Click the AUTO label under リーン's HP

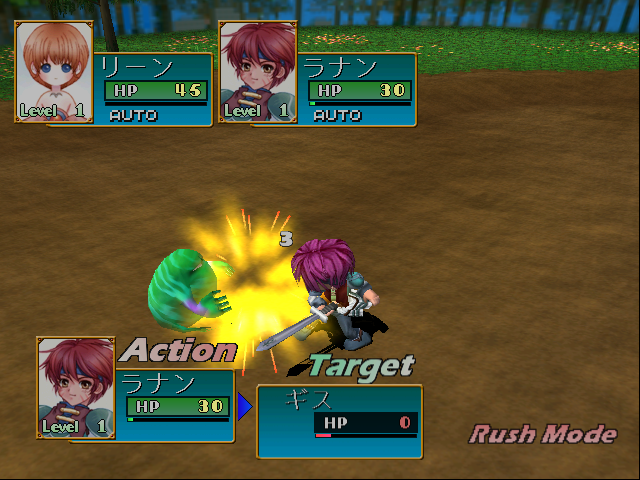[x=133, y=115]
